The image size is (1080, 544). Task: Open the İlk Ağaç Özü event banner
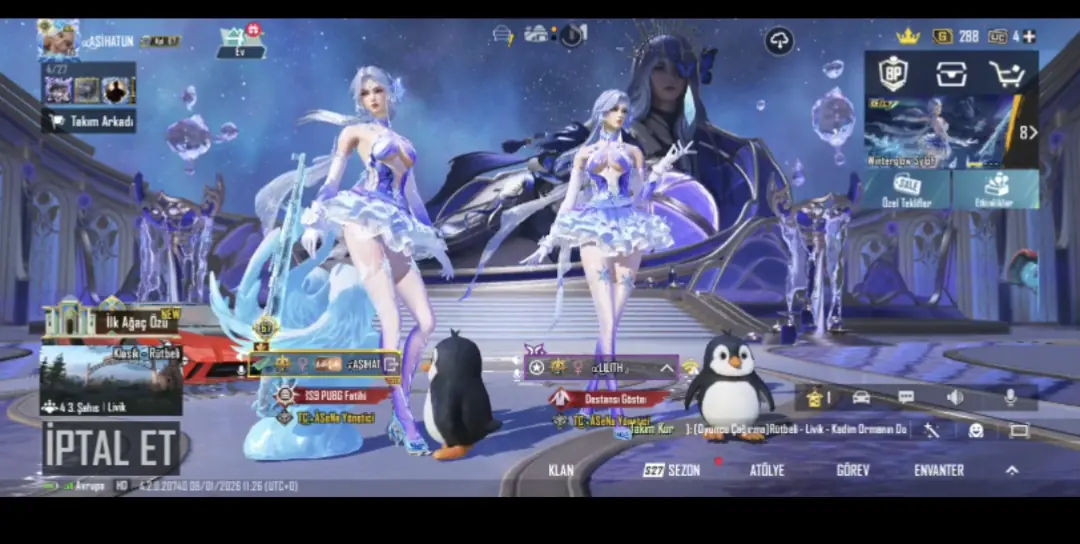tap(111, 321)
